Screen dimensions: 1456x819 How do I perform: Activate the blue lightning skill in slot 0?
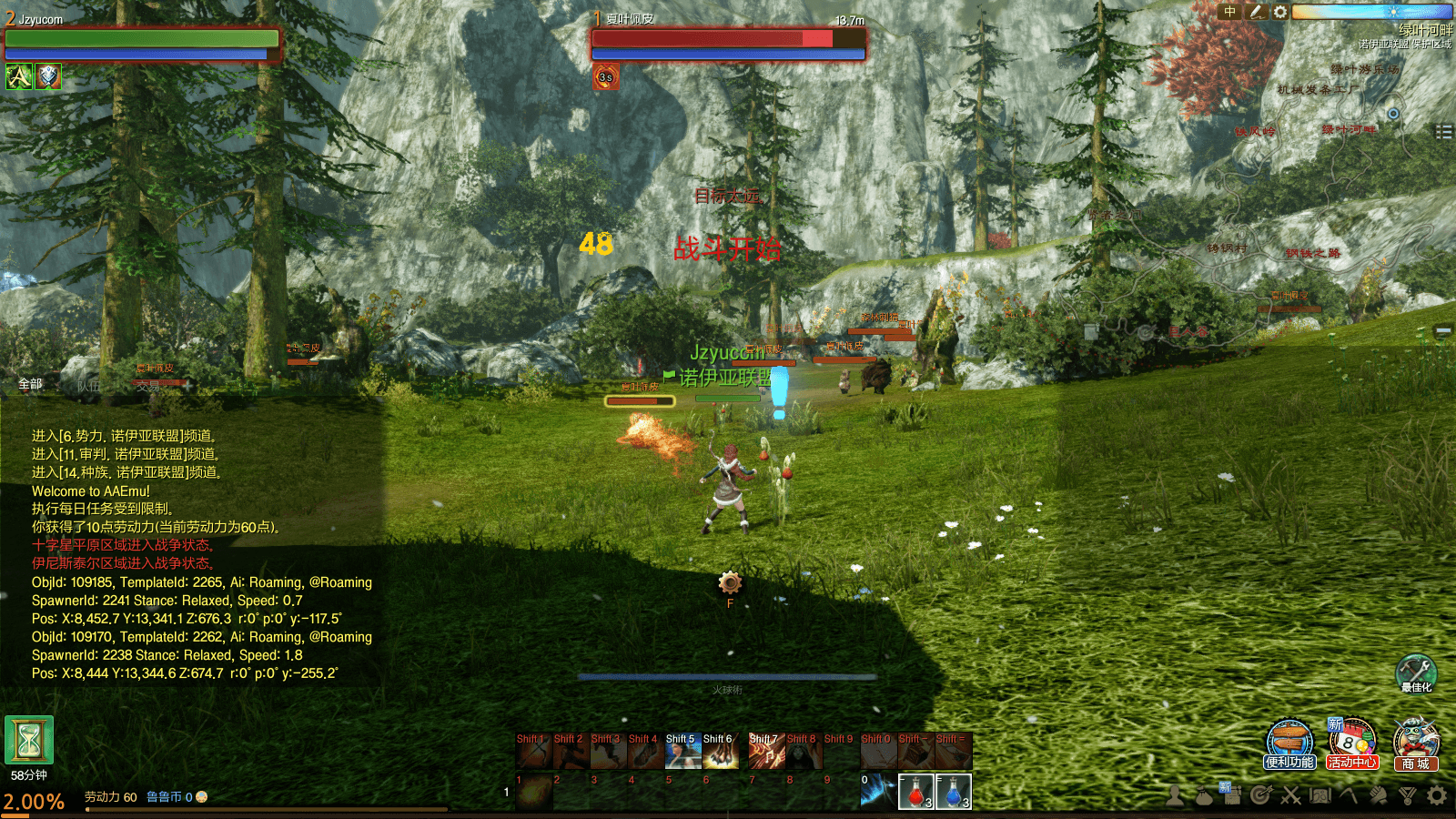(x=878, y=792)
